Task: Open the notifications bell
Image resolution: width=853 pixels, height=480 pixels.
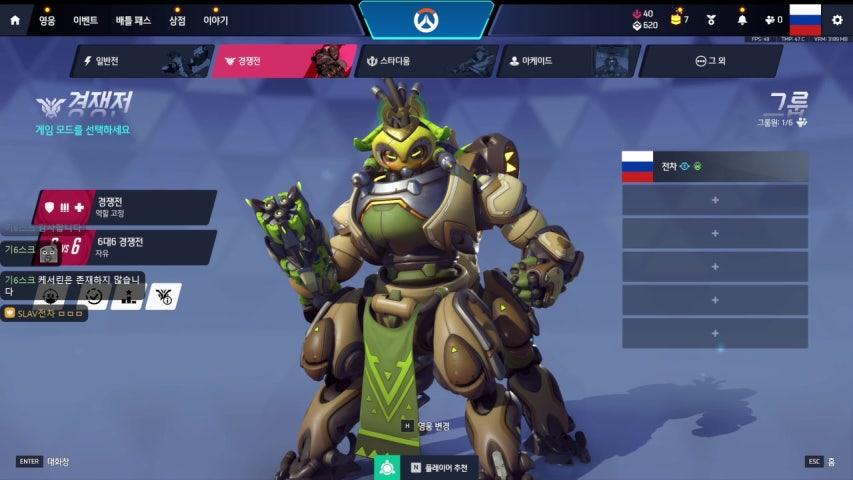Action: point(742,19)
